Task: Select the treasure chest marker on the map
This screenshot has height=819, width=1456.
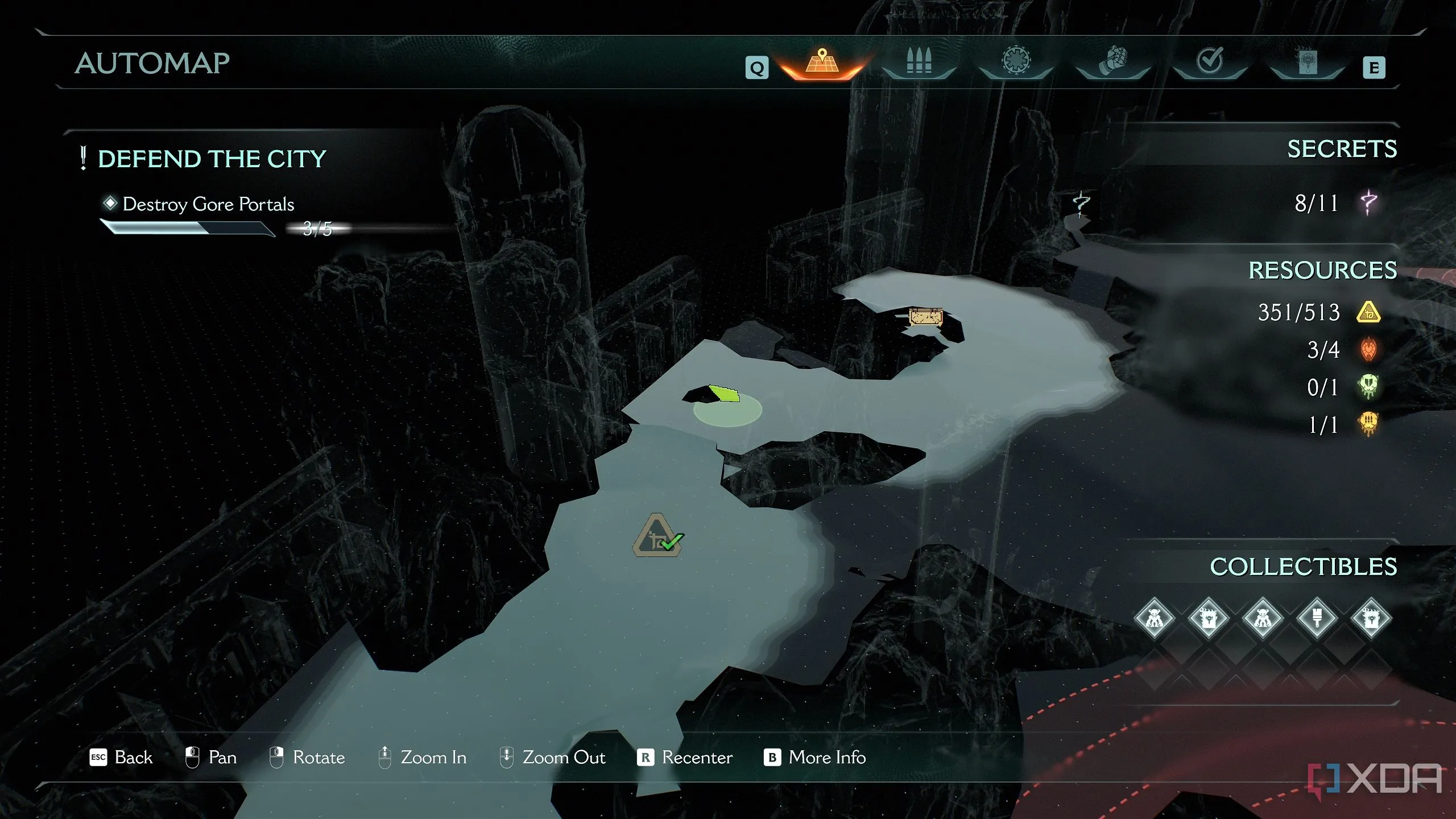Action: point(925,316)
